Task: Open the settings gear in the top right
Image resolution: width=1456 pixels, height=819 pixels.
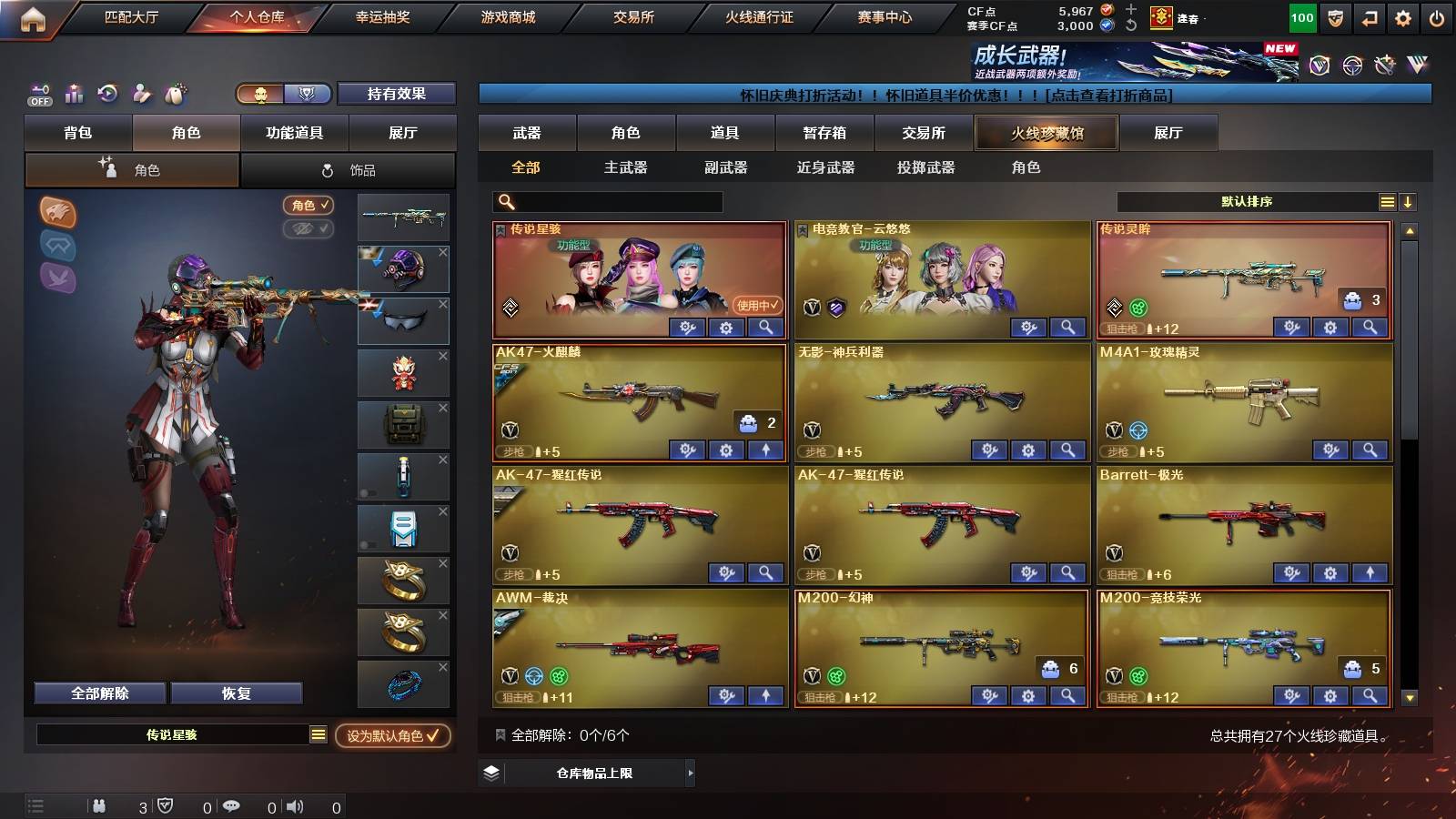Action: (1403, 16)
